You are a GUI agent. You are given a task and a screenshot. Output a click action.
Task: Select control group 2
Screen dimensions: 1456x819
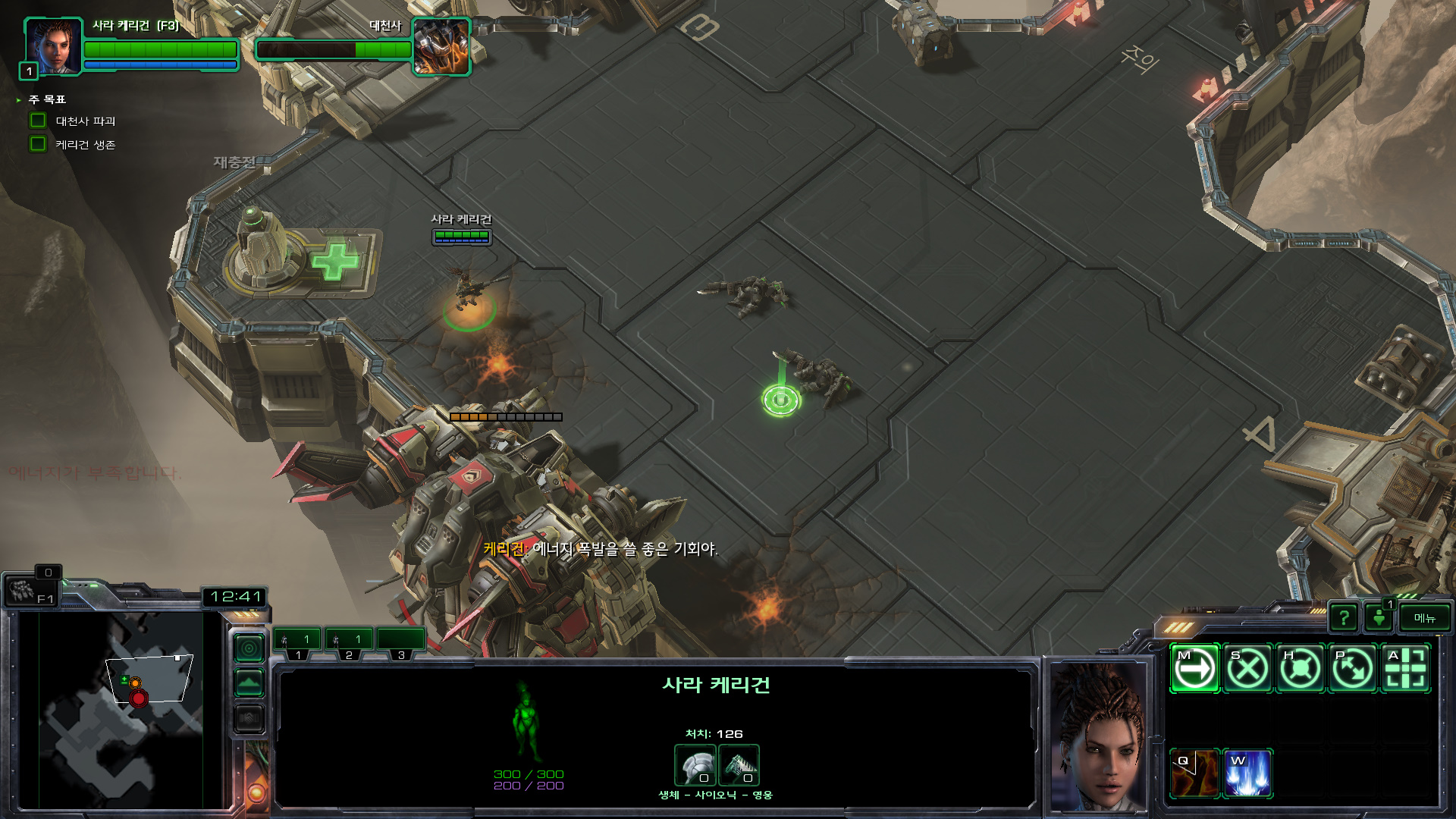click(349, 642)
